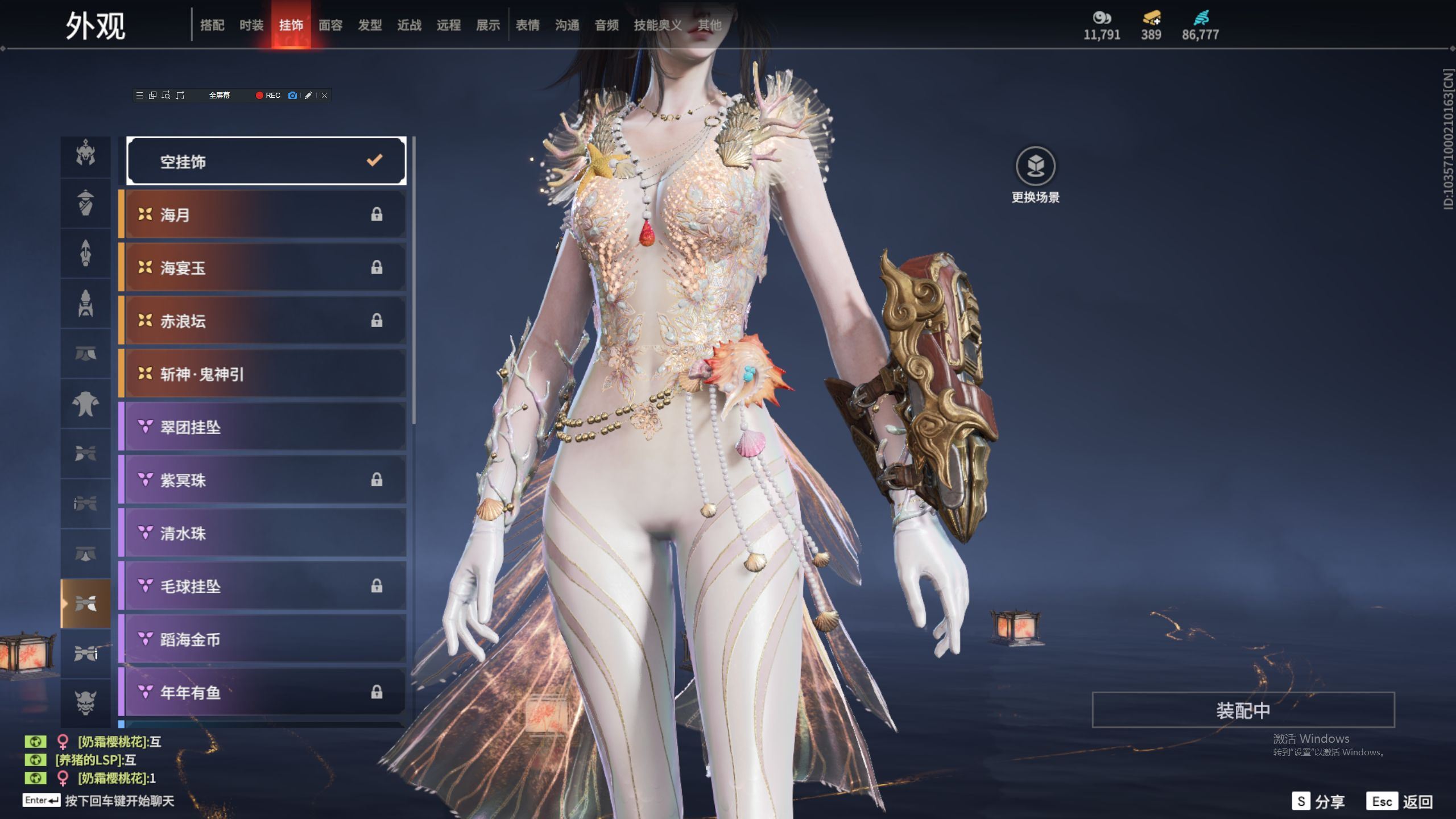Select the 发型 tab

tap(370, 25)
